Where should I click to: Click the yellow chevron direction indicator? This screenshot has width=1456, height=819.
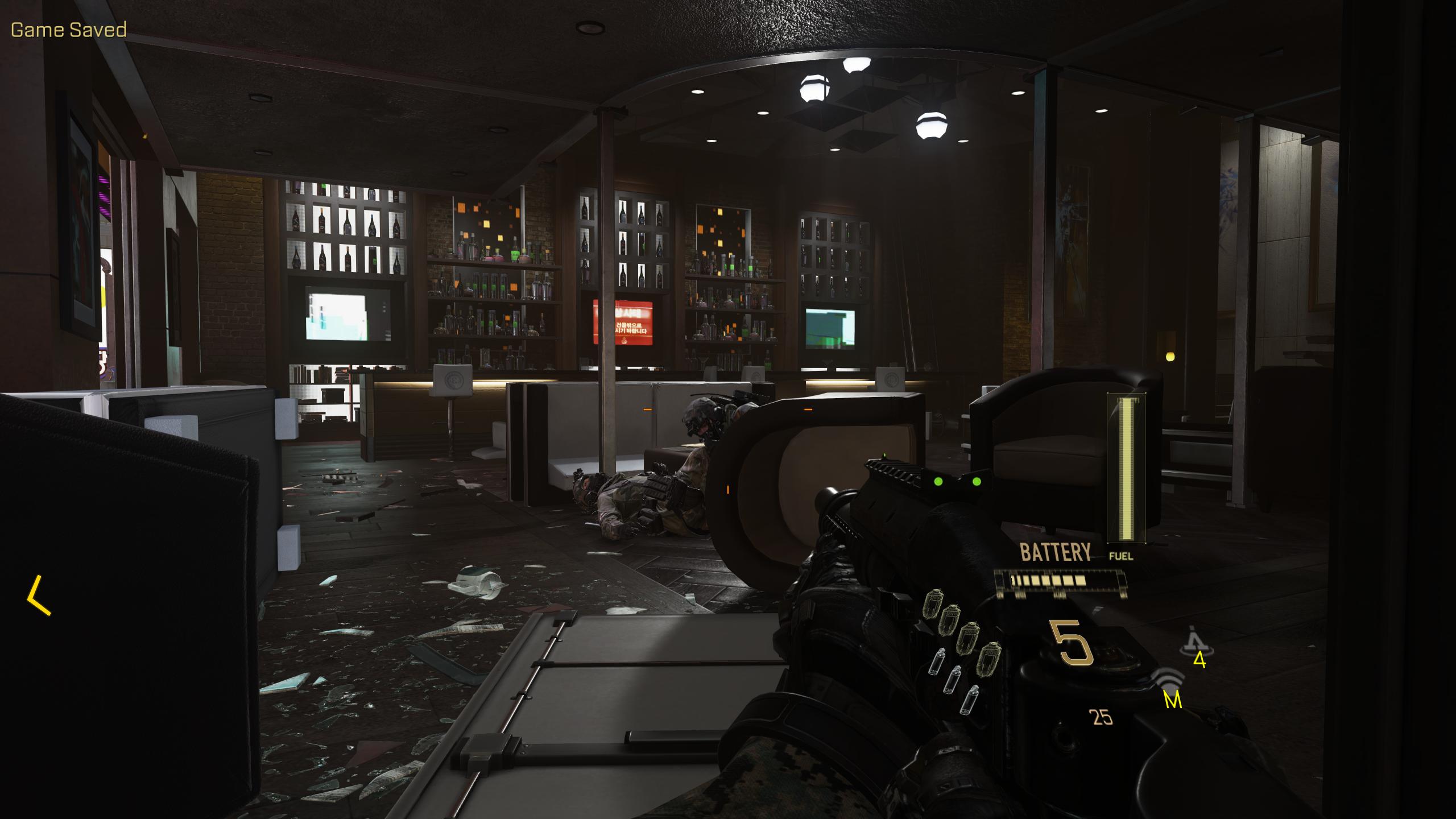coord(38,595)
